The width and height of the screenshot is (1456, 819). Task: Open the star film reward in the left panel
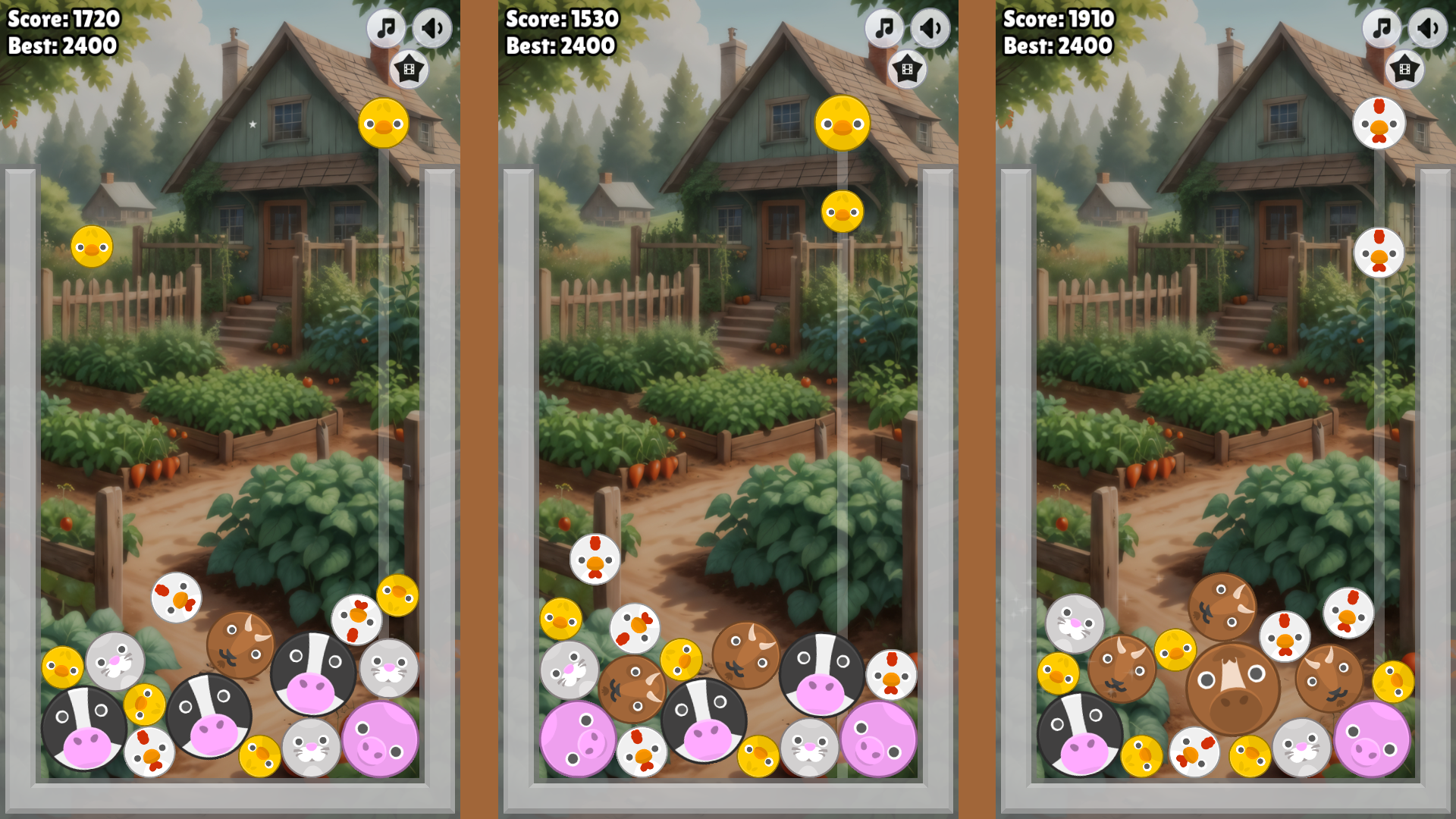[x=409, y=68]
